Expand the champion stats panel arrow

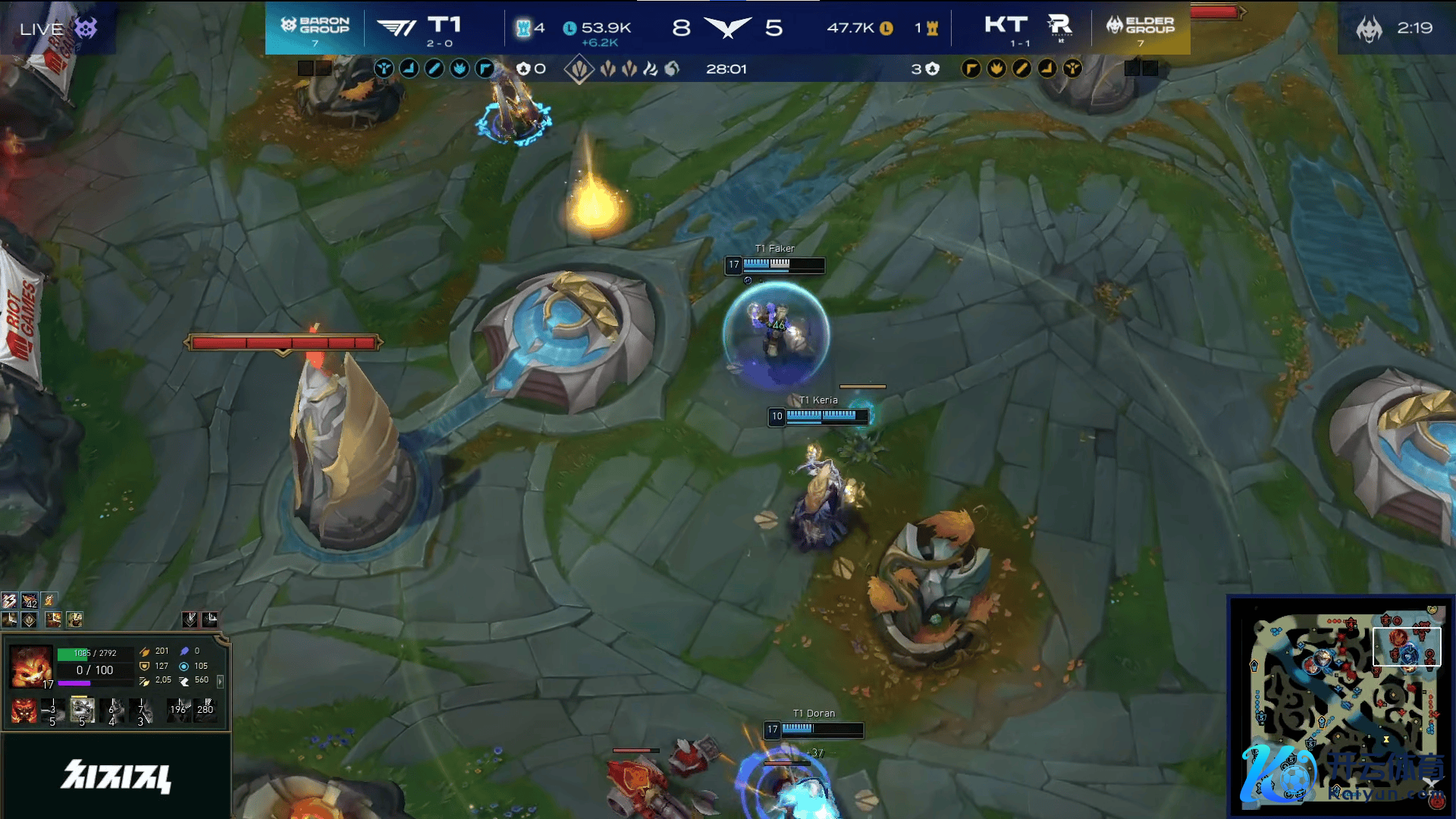[x=221, y=682]
